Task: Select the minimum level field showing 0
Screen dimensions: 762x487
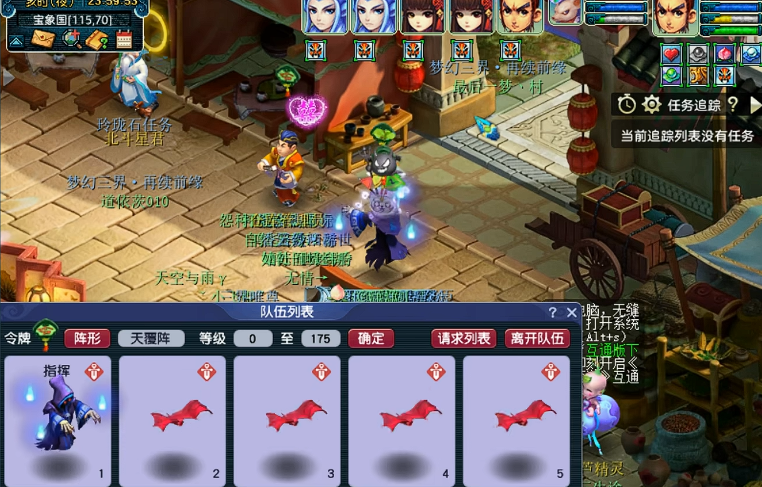Action: pos(253,339)
